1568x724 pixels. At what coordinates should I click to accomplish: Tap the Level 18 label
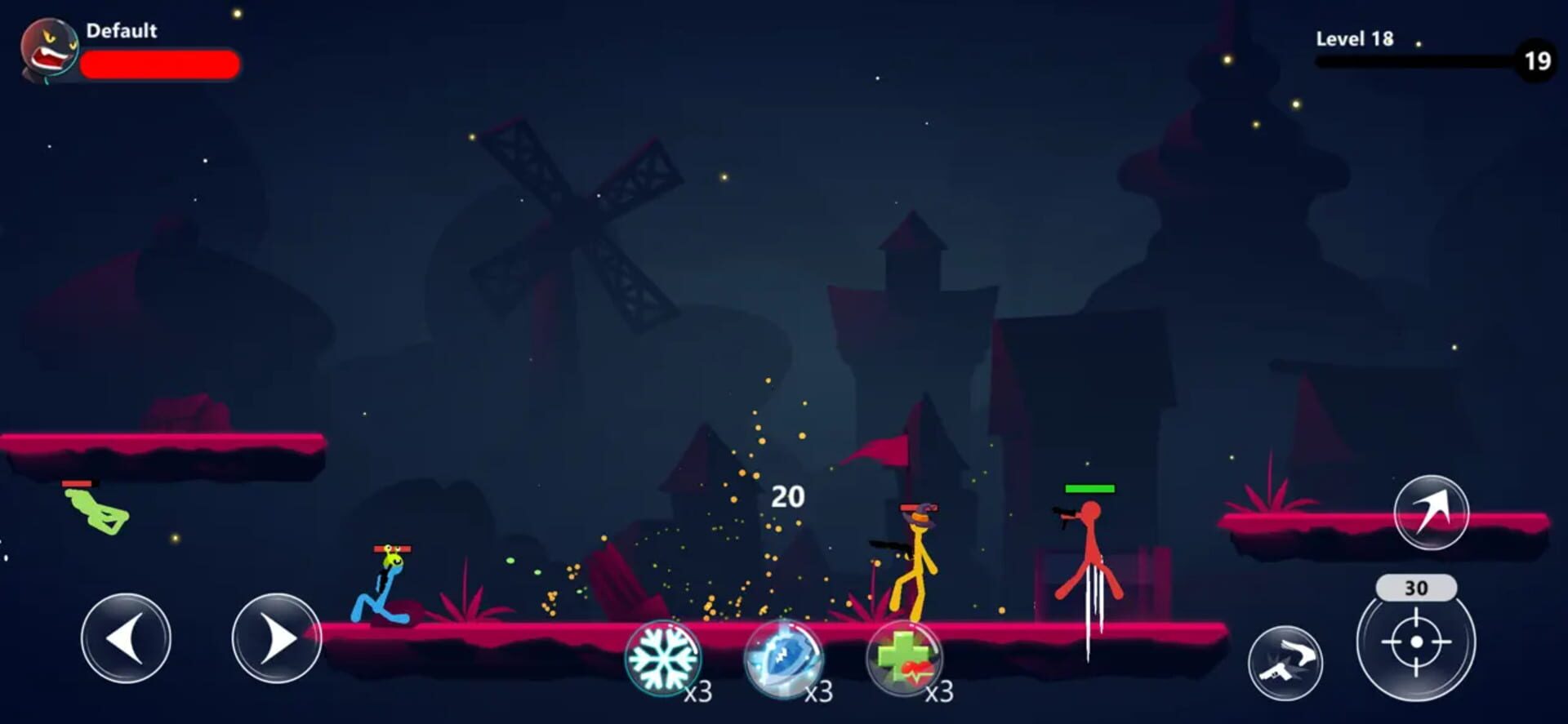[1356, 38]
